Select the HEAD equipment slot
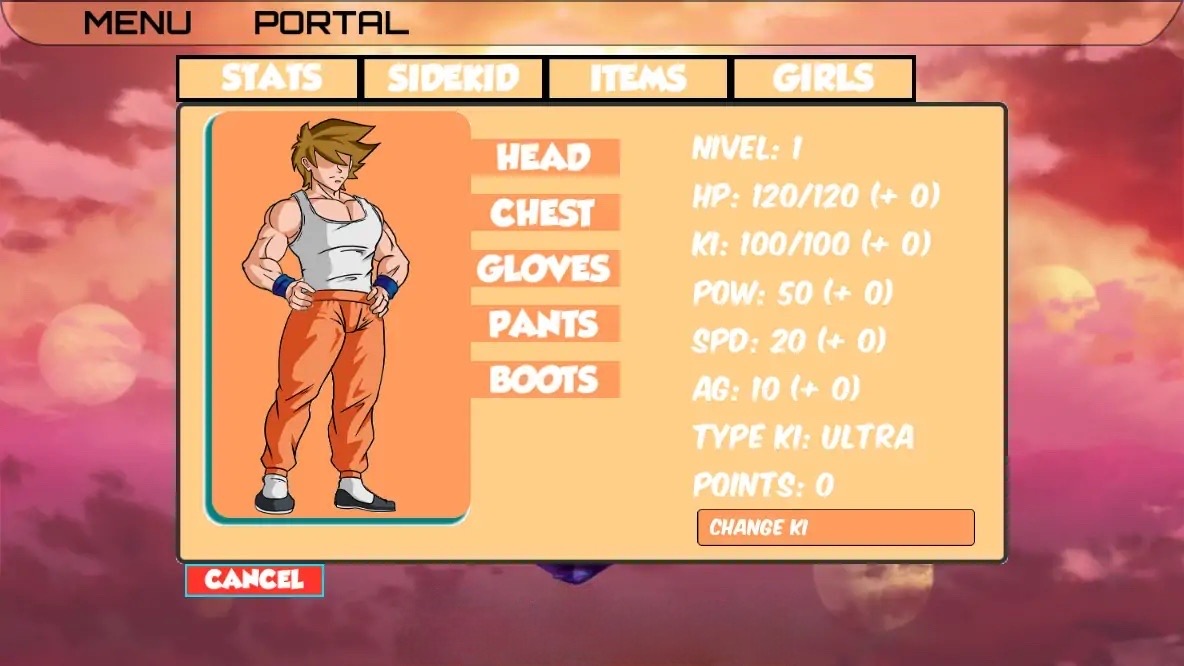 coord(545,157)
